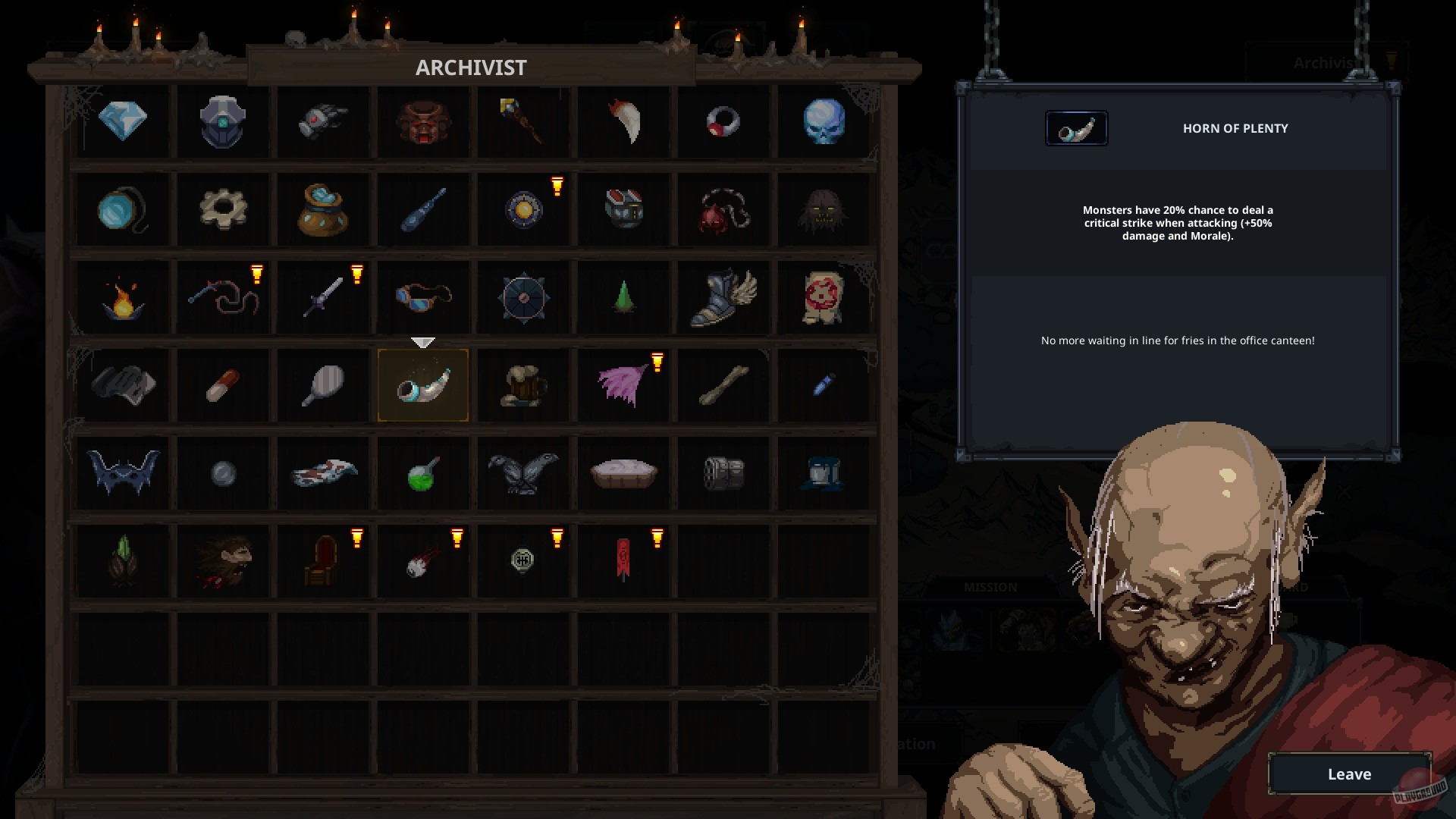This screenshot has height=819, width=1456.
Task: Select the Horn of Plenty item
Action: pyautogui.click(x=423, y=385)
